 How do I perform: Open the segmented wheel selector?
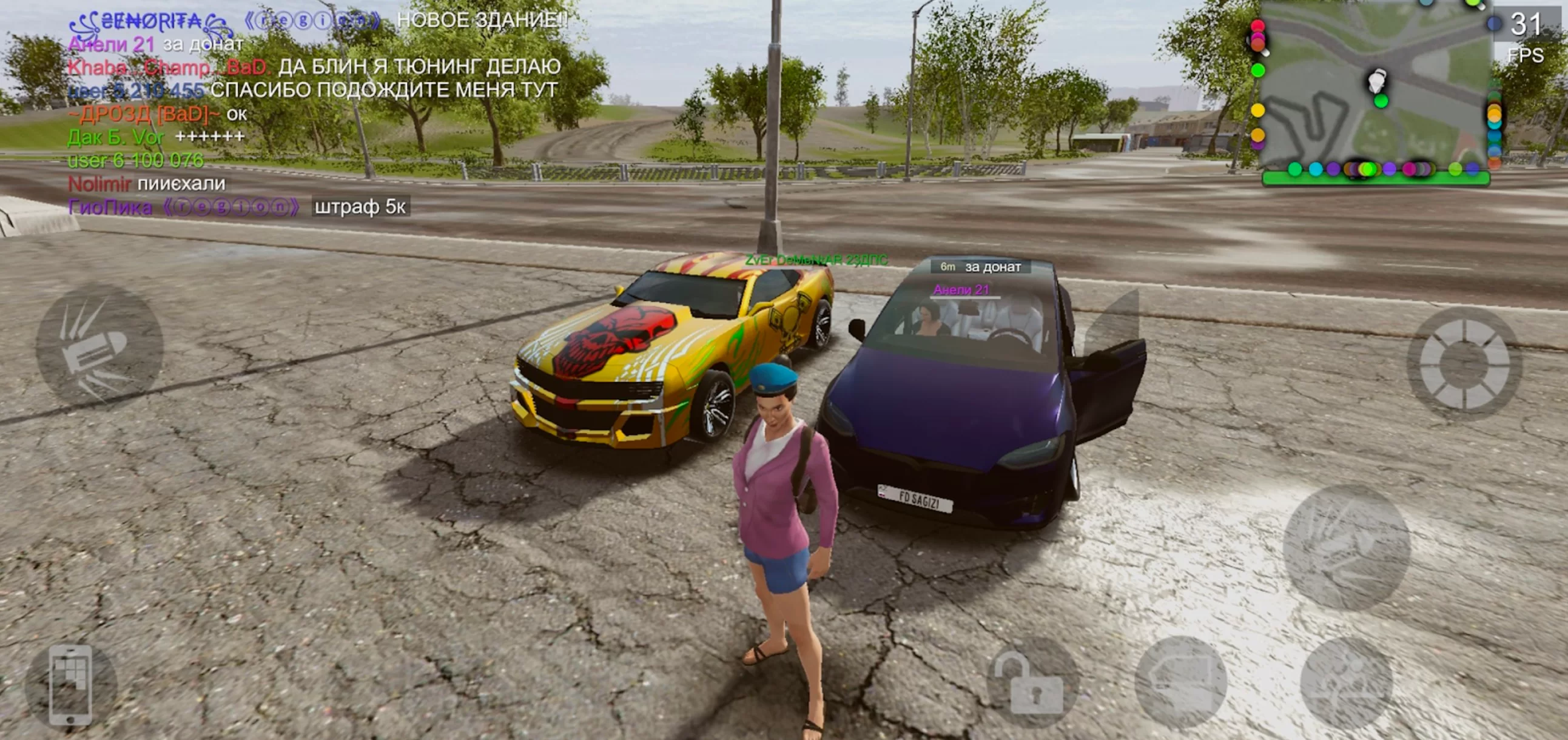point(1464,364)
